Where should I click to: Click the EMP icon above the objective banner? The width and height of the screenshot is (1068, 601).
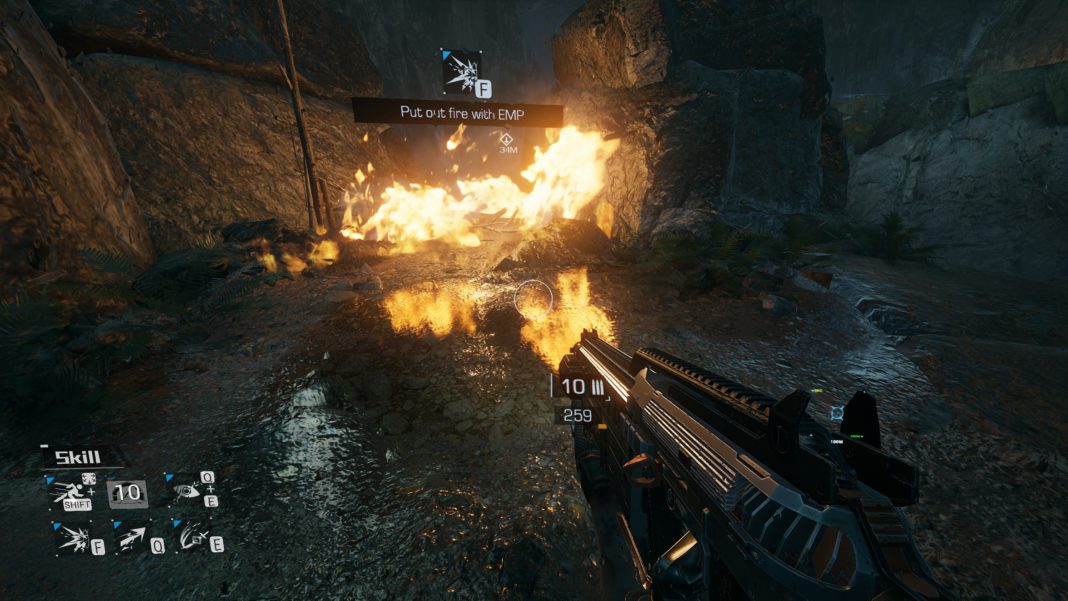coord(462,71)
